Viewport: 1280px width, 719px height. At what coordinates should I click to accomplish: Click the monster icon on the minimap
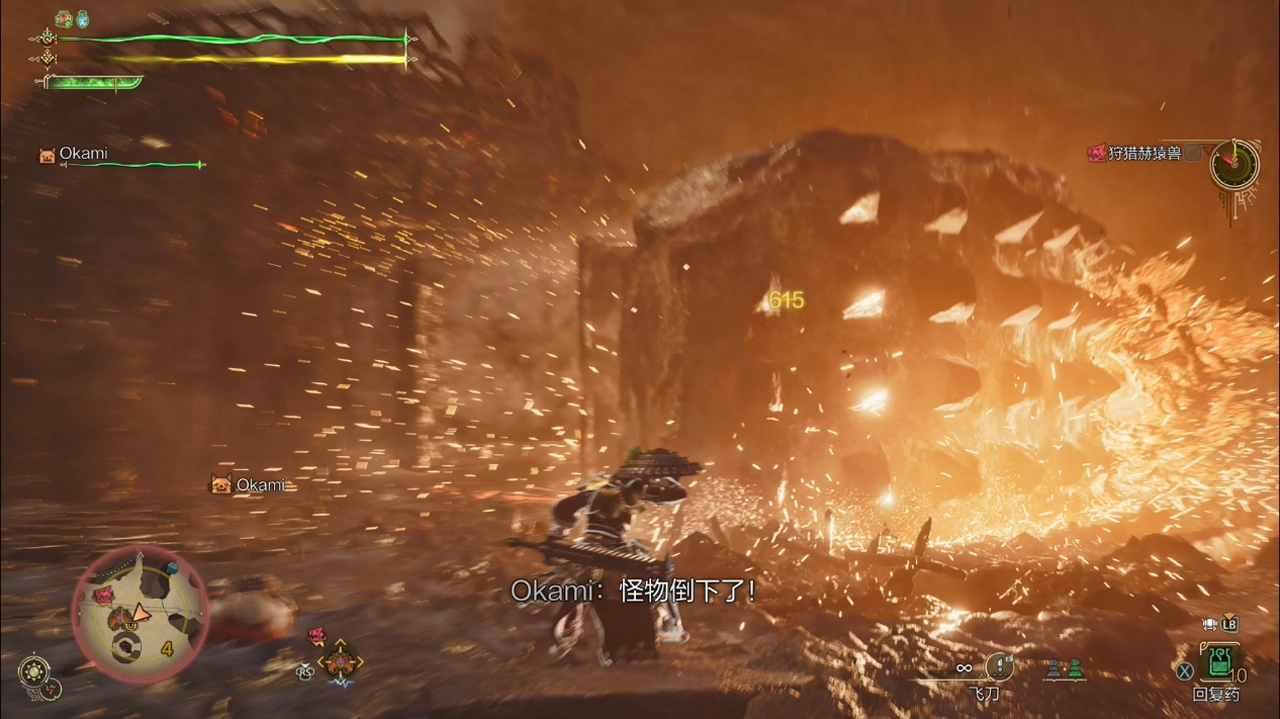[x=103, y=596]
